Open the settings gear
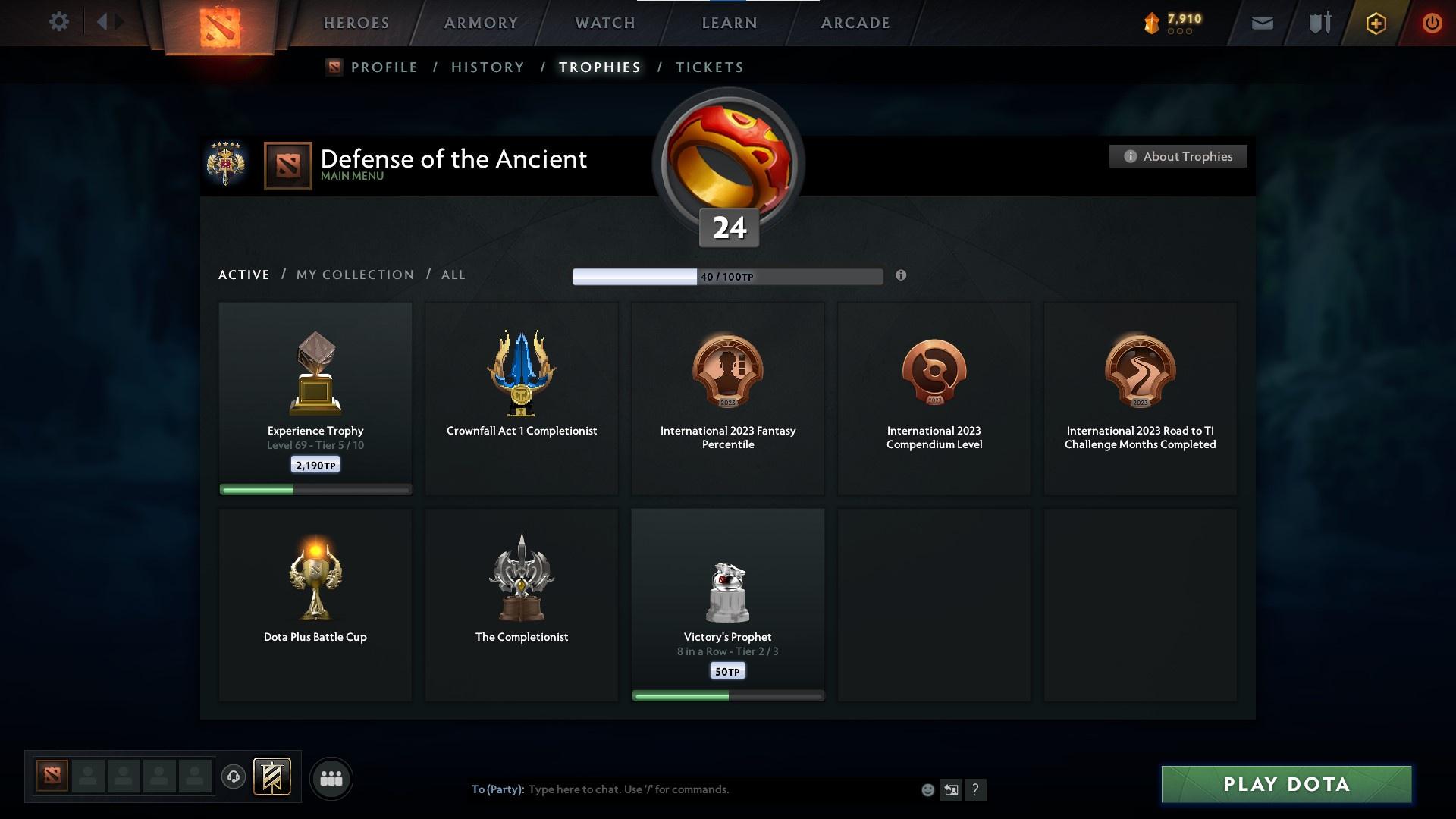Image resolution: width=1456 pixels, height=819 pixels. [59, 21]
